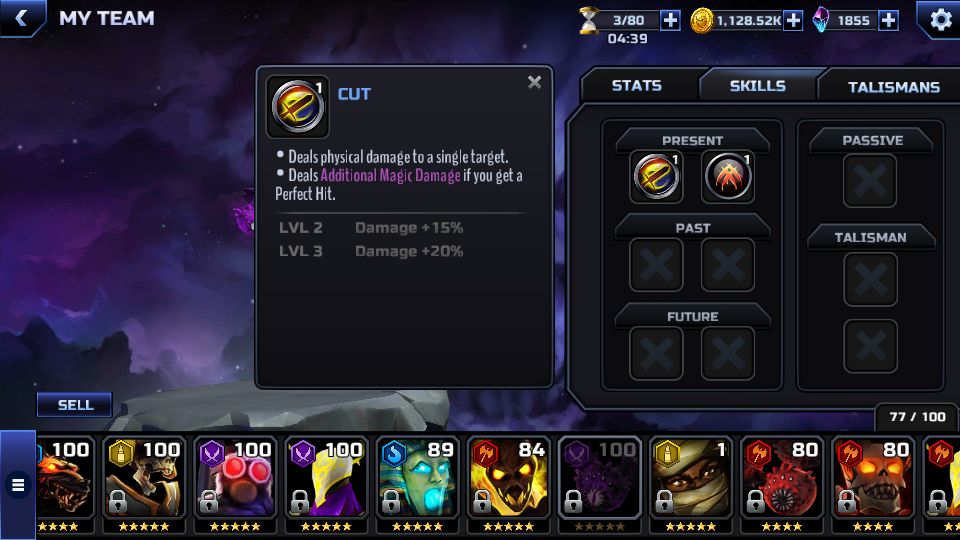960x540 pixels.
Task: Add purple gems with the plus button
Action: coord(888,20)
